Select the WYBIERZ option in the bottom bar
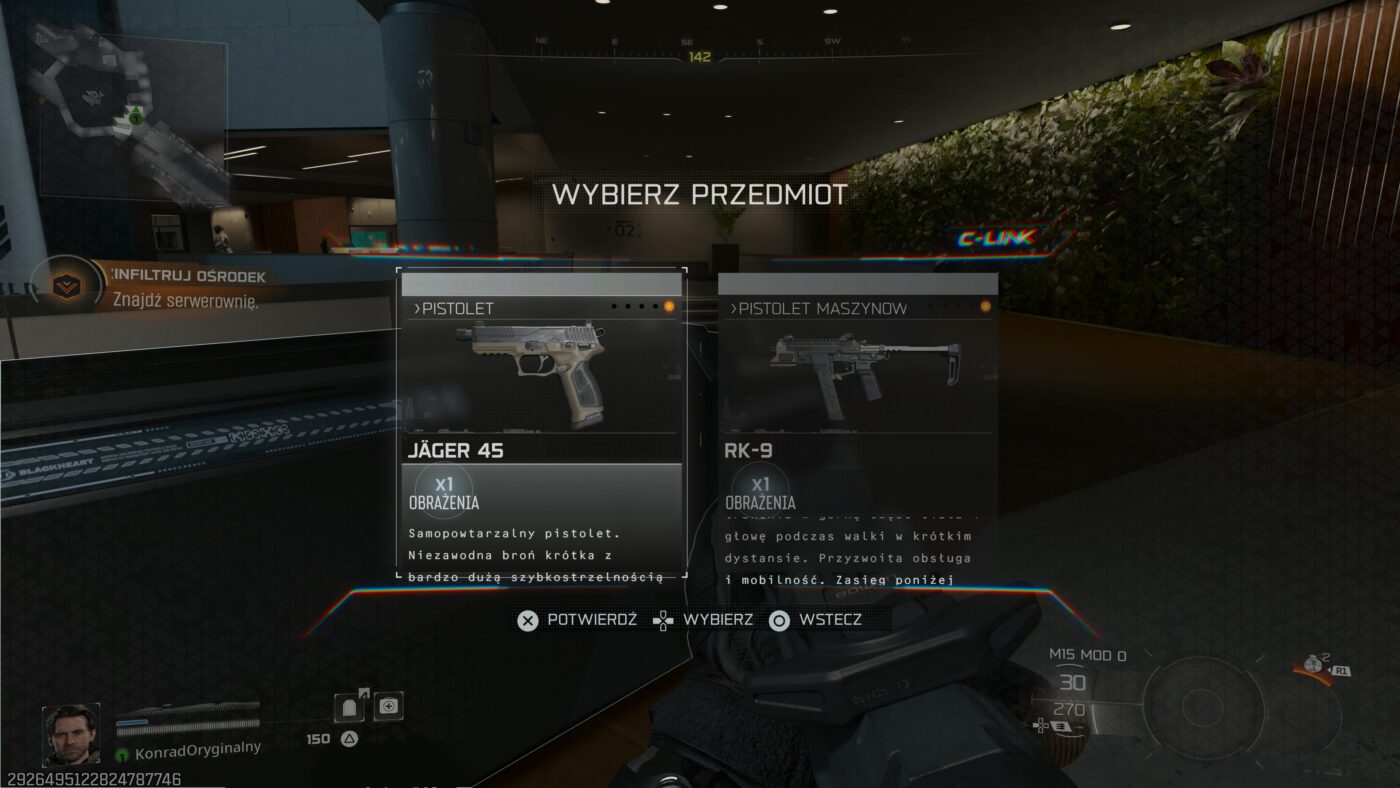Viewport: 1400px width, 788px height. [x=714, y=619]
